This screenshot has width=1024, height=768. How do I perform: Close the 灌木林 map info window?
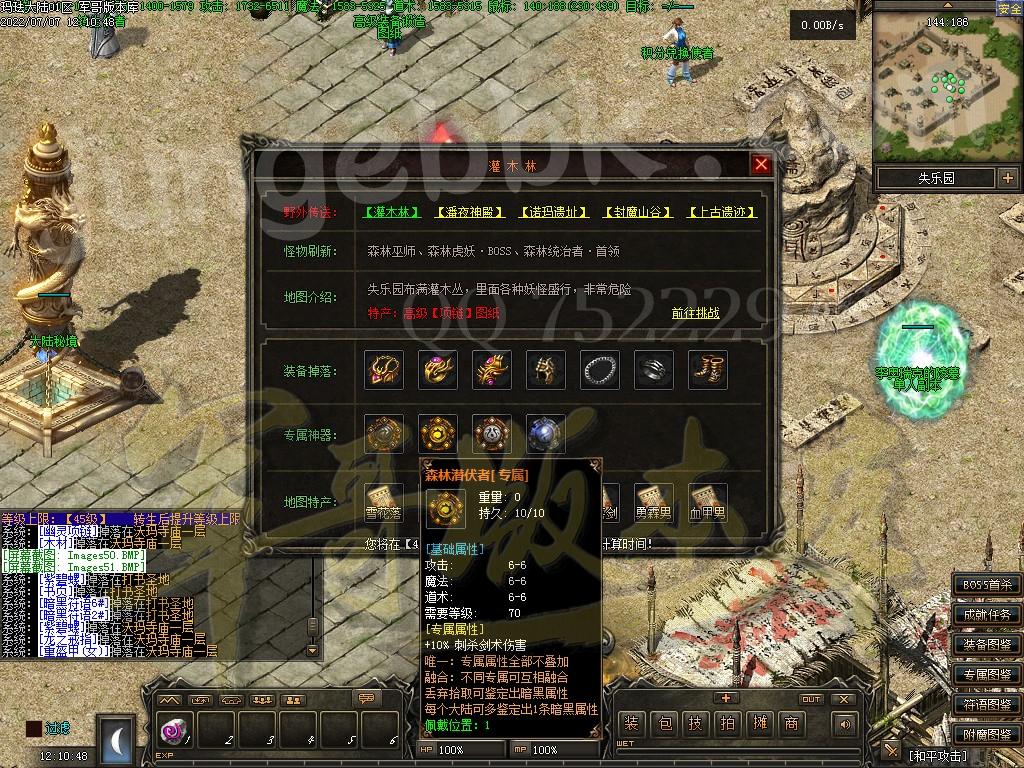pos(761,165)
